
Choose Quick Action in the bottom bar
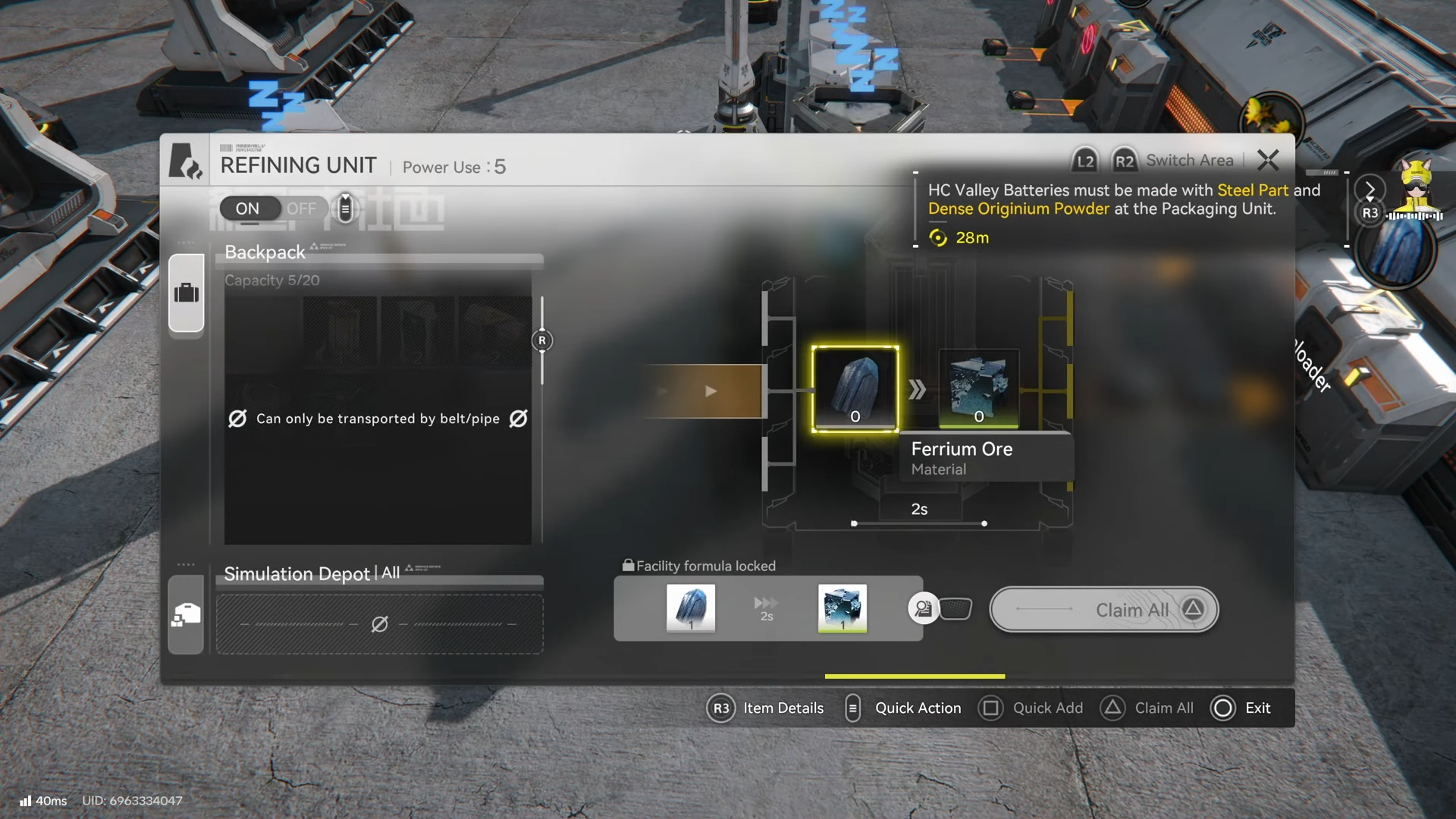pyautogui.click(x=918, y=708)
